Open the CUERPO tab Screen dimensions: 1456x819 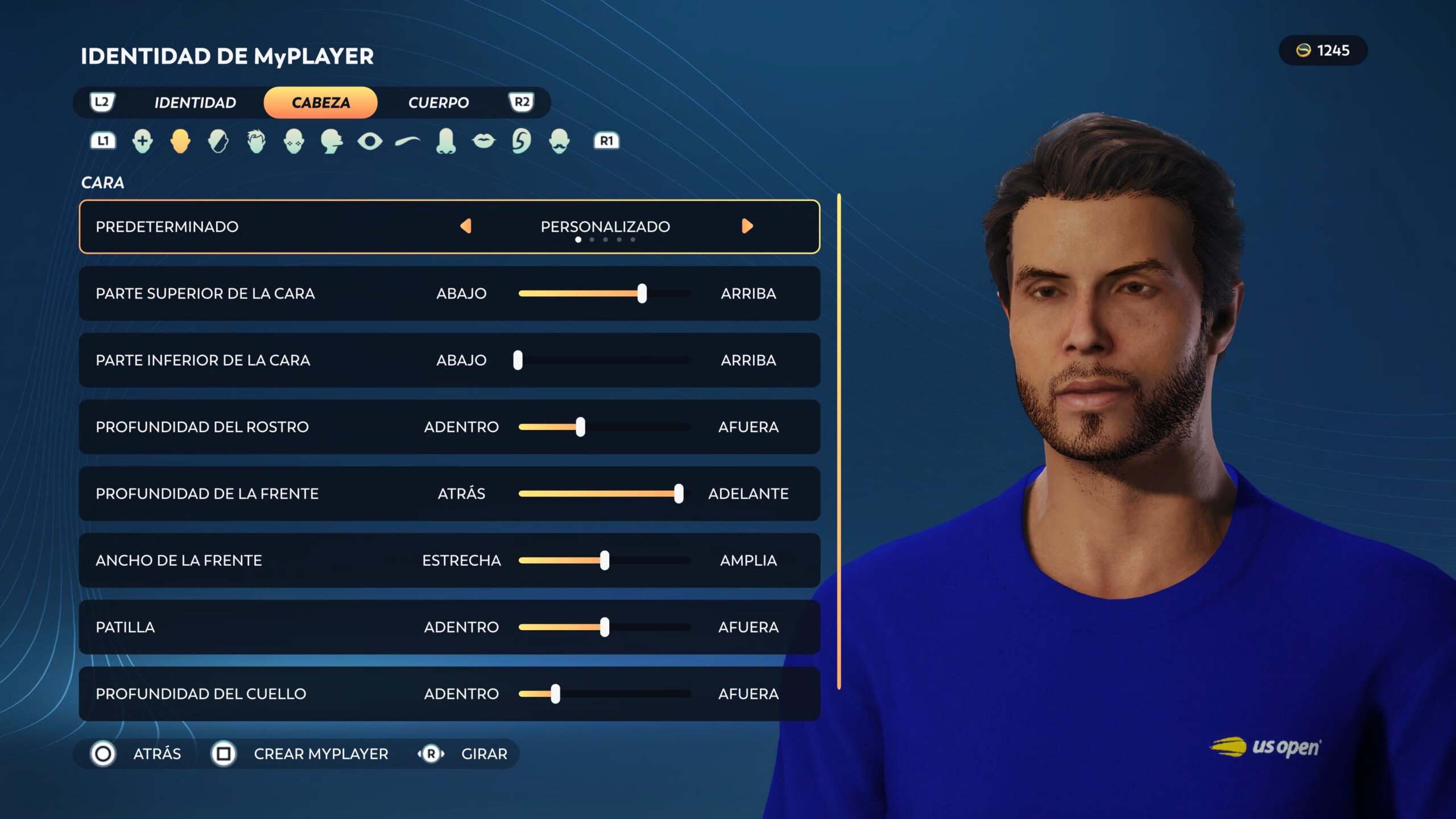(x=438, y=103)
